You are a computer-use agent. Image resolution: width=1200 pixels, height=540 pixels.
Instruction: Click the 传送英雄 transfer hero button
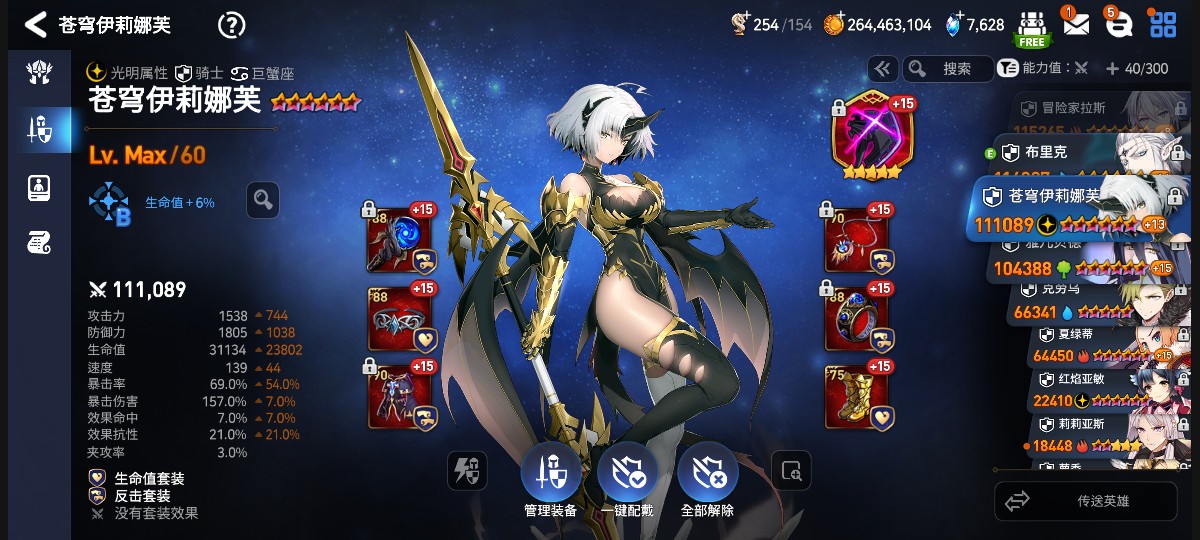pos(1092,501)
